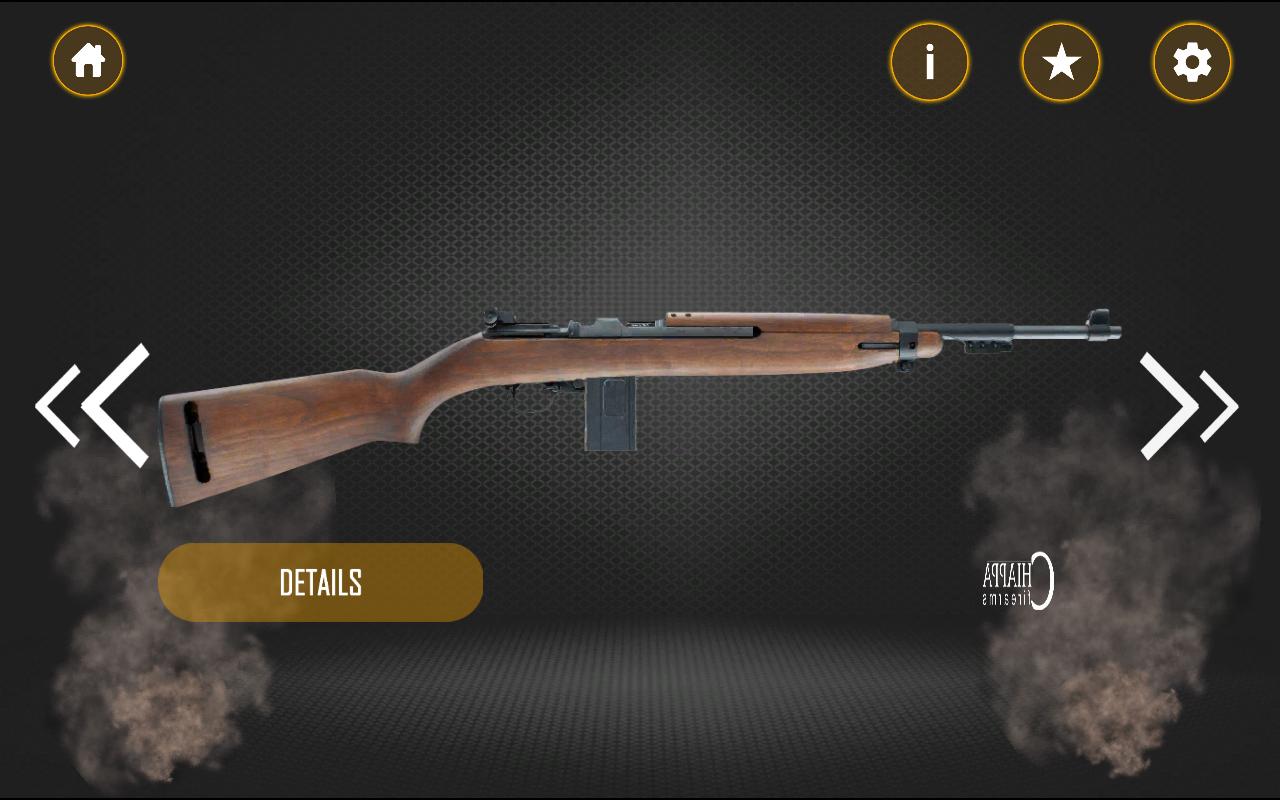
Task: Tap the star favorites icon
Action: coord(1060,63)
